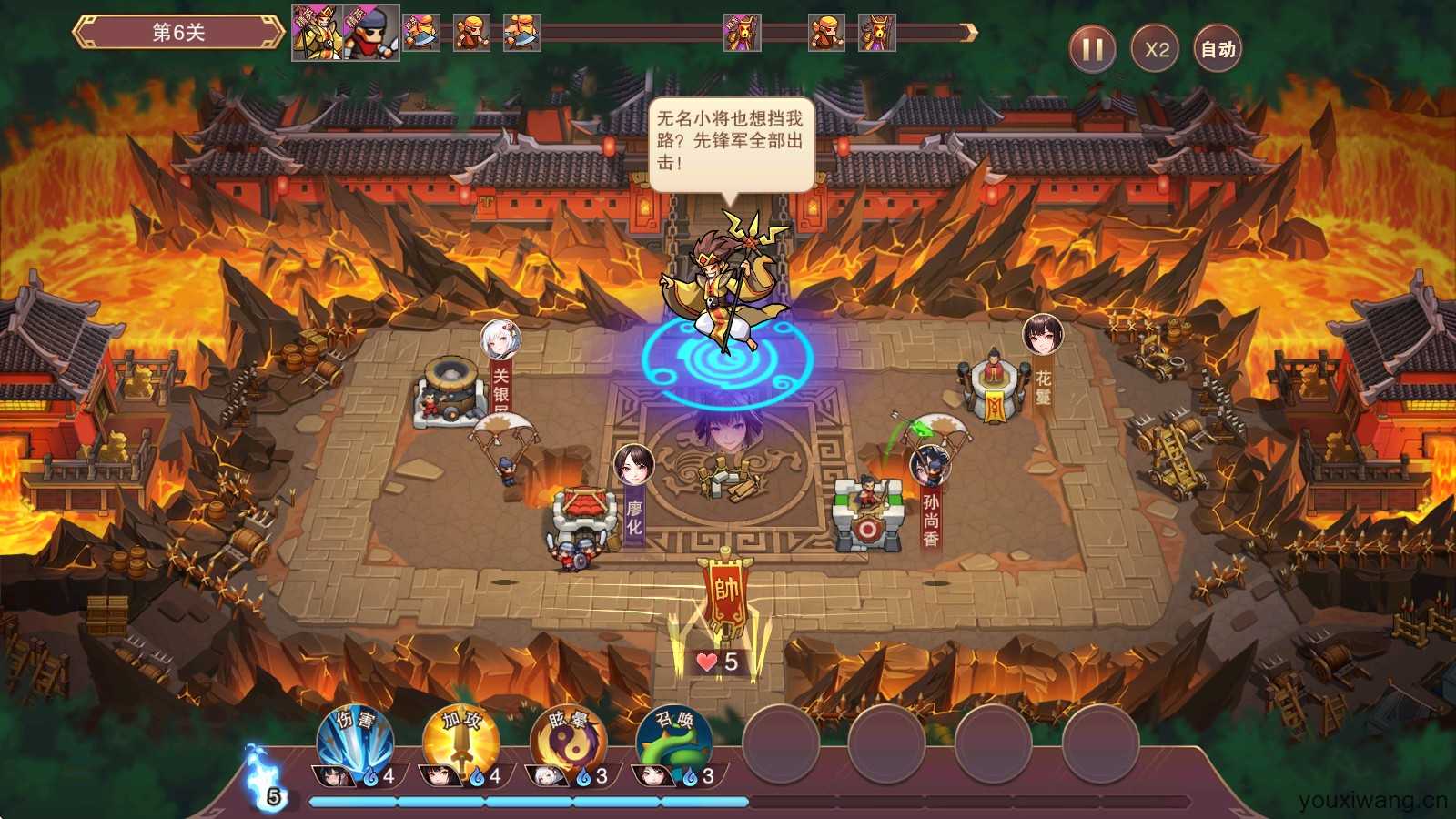Enable 自动 auto-battle mode
1456x819 pixels.
pos(1218,49)
